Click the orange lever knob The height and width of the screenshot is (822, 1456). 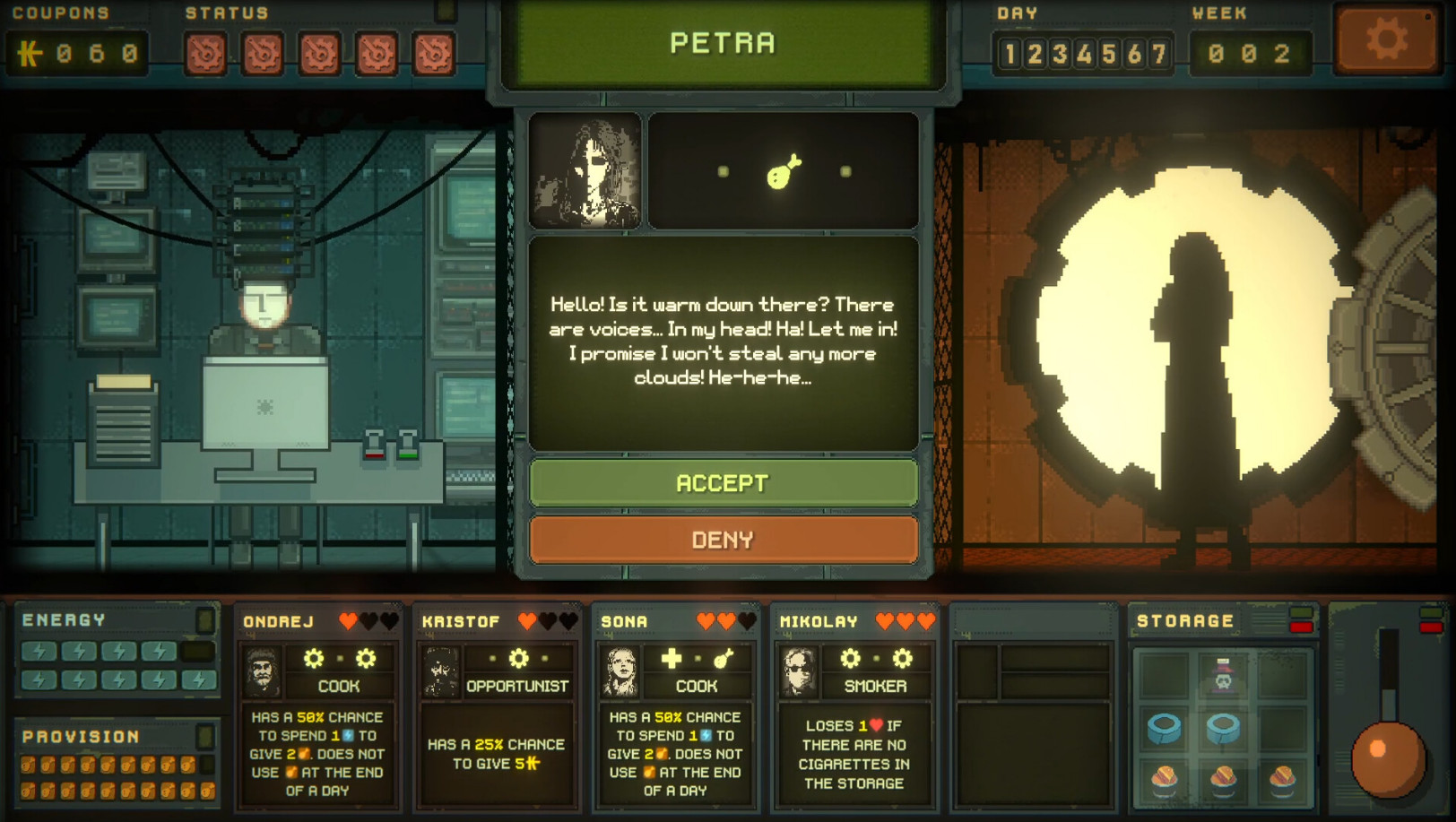1386,756
